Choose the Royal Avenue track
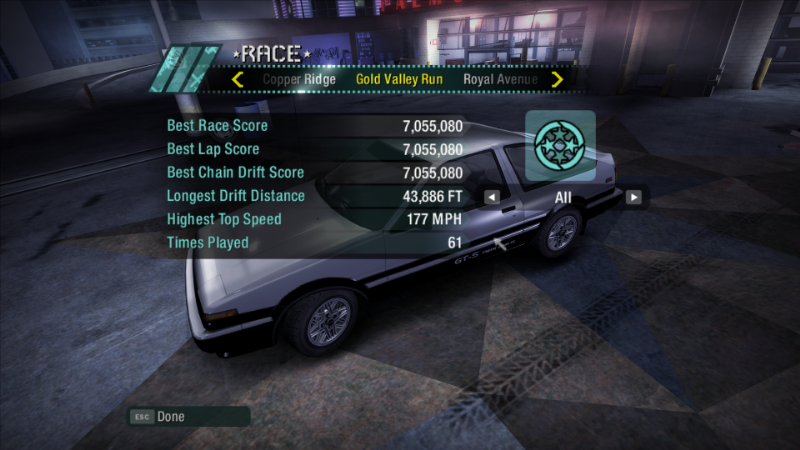This screenshot has height=450, width=800. click(x=500, y=79)
